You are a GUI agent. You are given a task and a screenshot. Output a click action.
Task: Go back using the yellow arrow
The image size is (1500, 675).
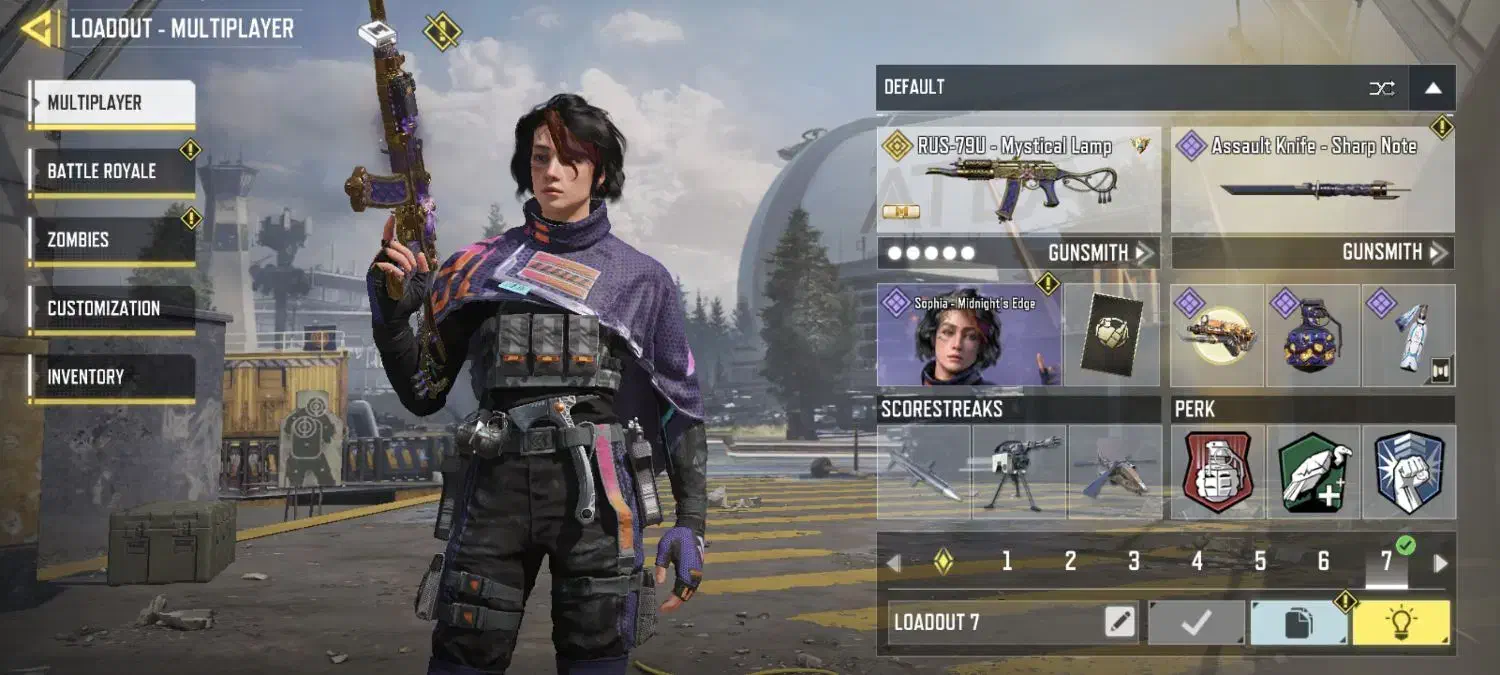(x=38, y=28)
